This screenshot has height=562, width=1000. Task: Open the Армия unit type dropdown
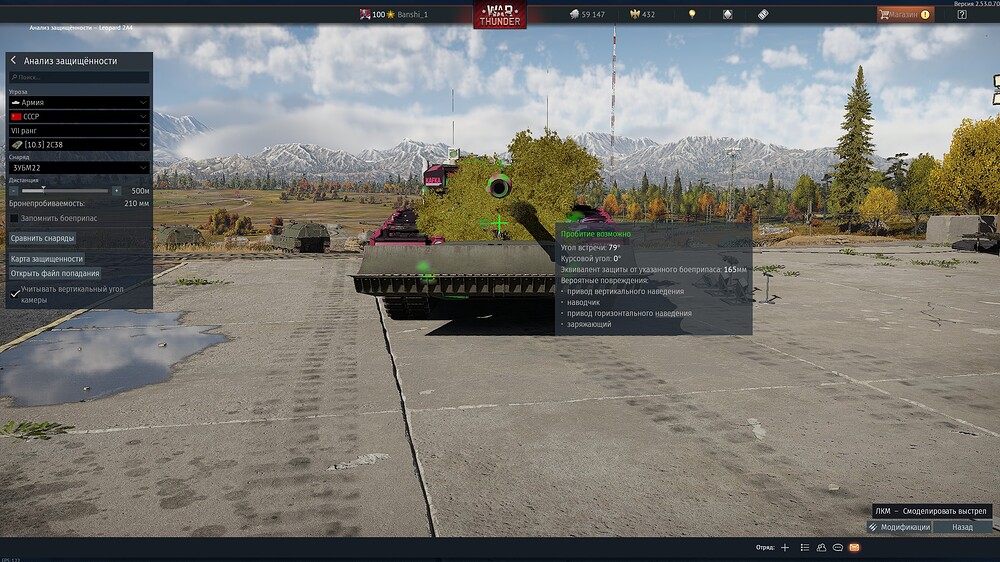pos(79,102)
